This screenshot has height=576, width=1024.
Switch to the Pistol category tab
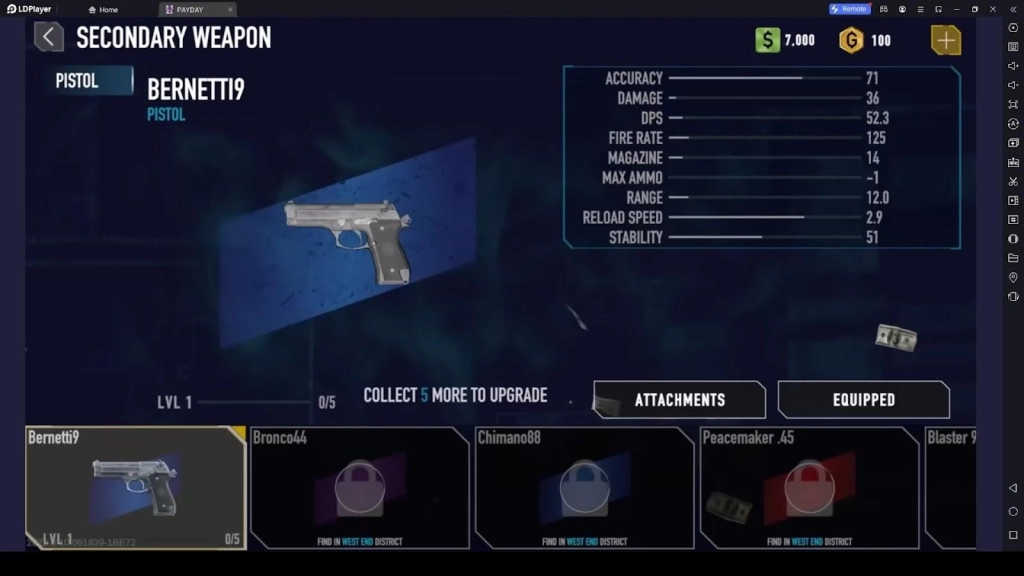[x=88, y=81]
